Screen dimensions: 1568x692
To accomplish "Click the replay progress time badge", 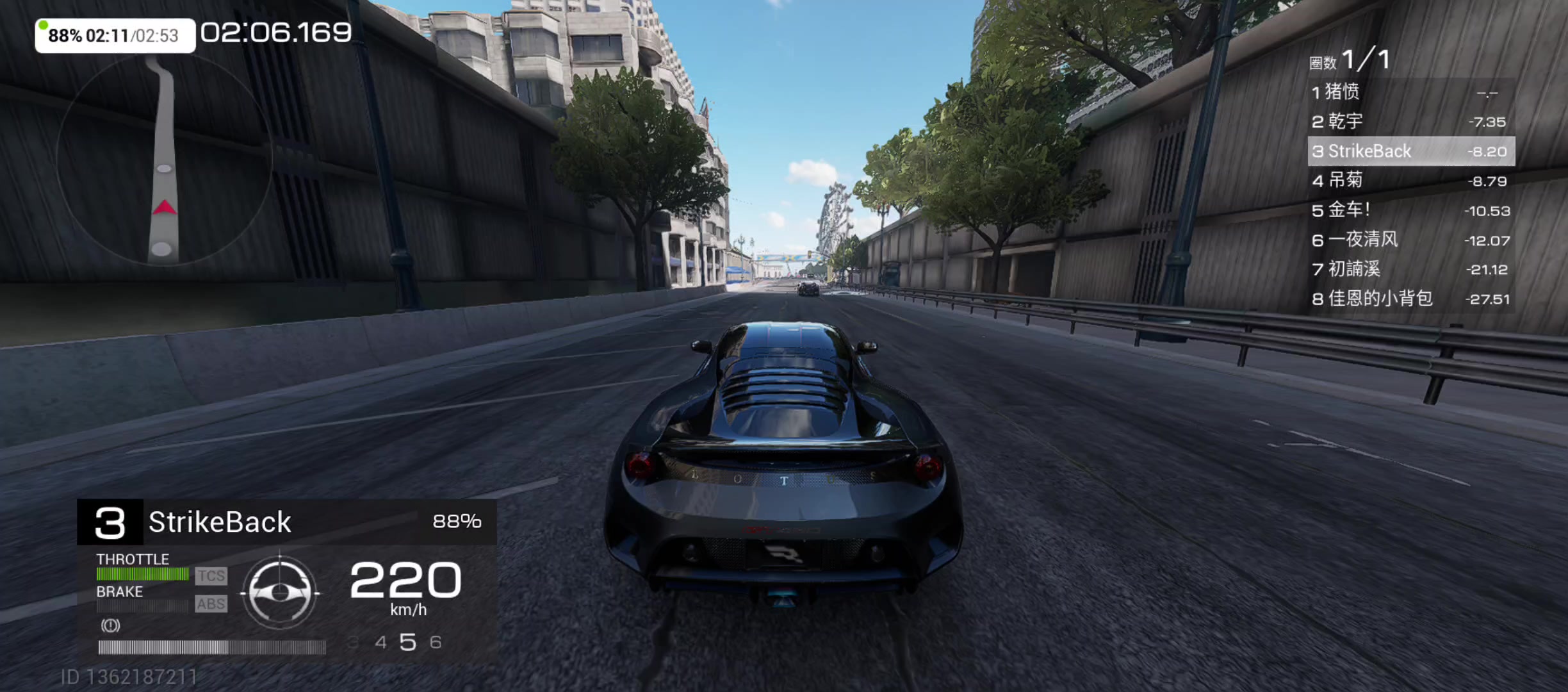I will 115,35.
